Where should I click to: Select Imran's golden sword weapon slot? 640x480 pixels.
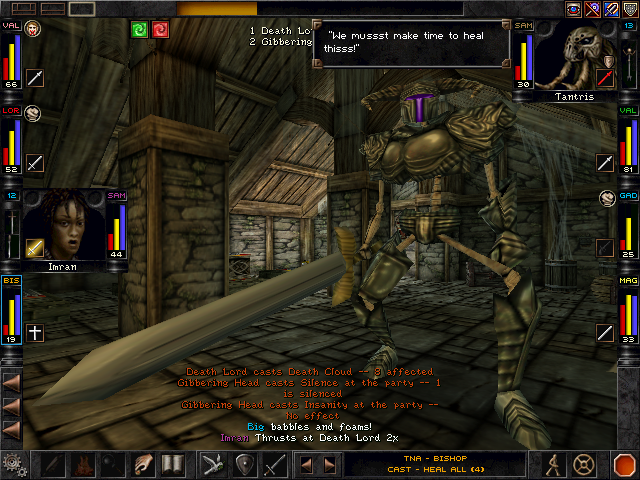35,247
